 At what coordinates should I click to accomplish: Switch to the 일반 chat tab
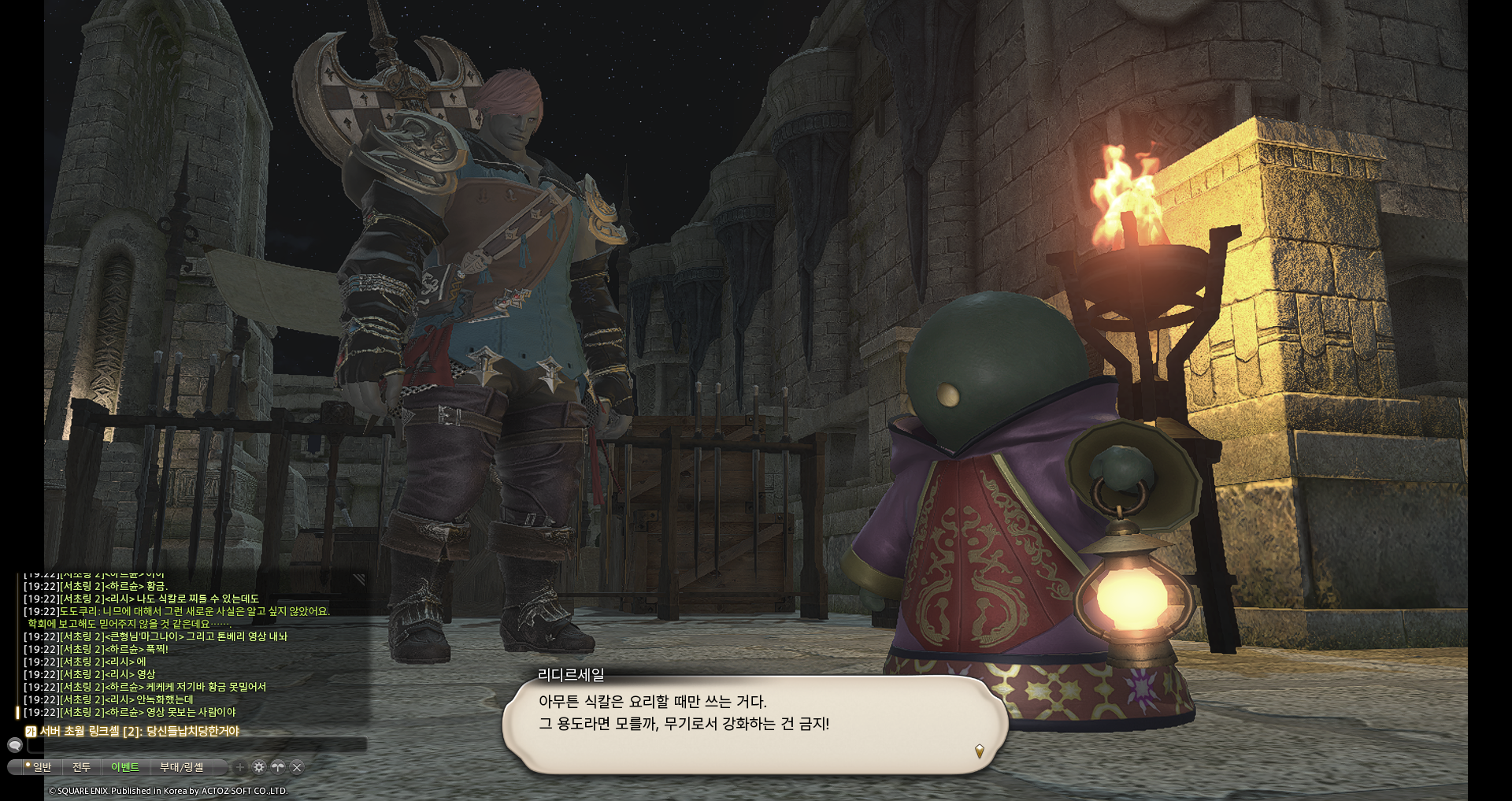click(39, 767)
